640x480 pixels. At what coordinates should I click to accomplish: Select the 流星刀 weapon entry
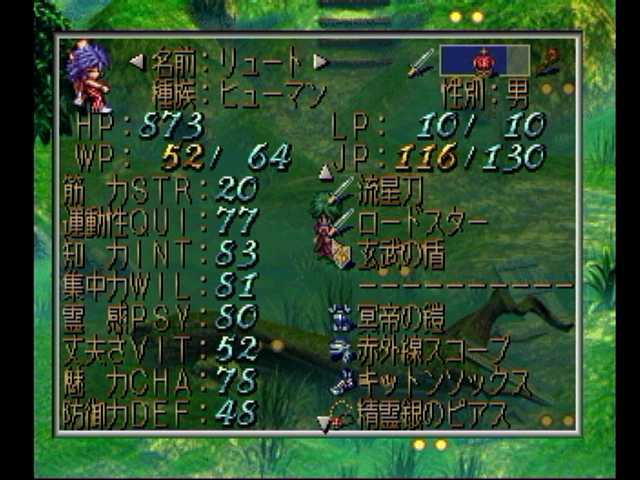398,189
